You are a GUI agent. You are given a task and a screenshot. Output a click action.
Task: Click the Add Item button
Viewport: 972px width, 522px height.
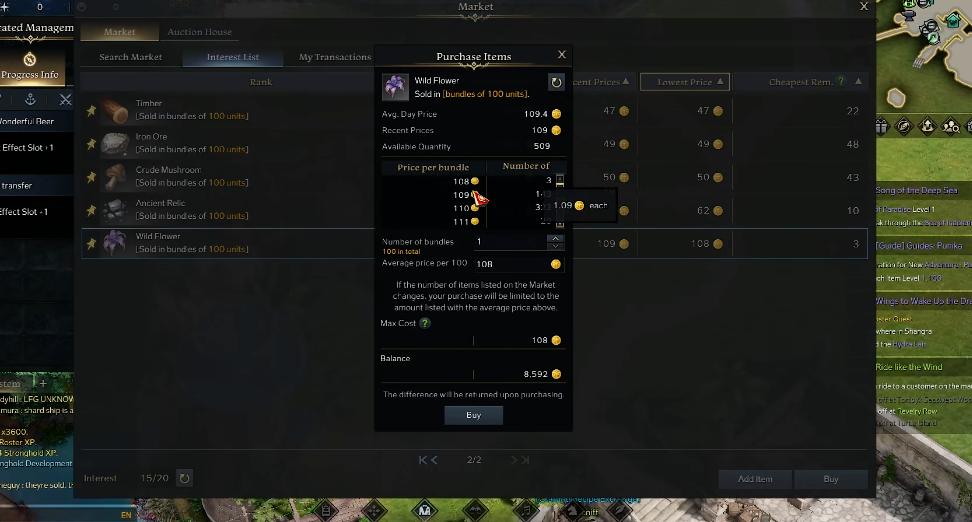coord(755,479)
